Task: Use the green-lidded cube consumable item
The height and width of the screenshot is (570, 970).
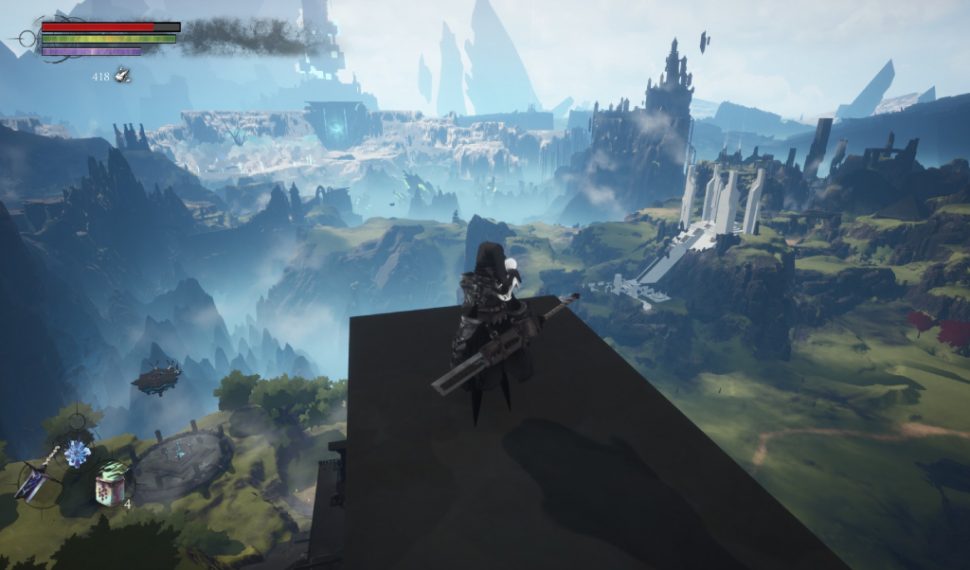Action: (110, 484)
